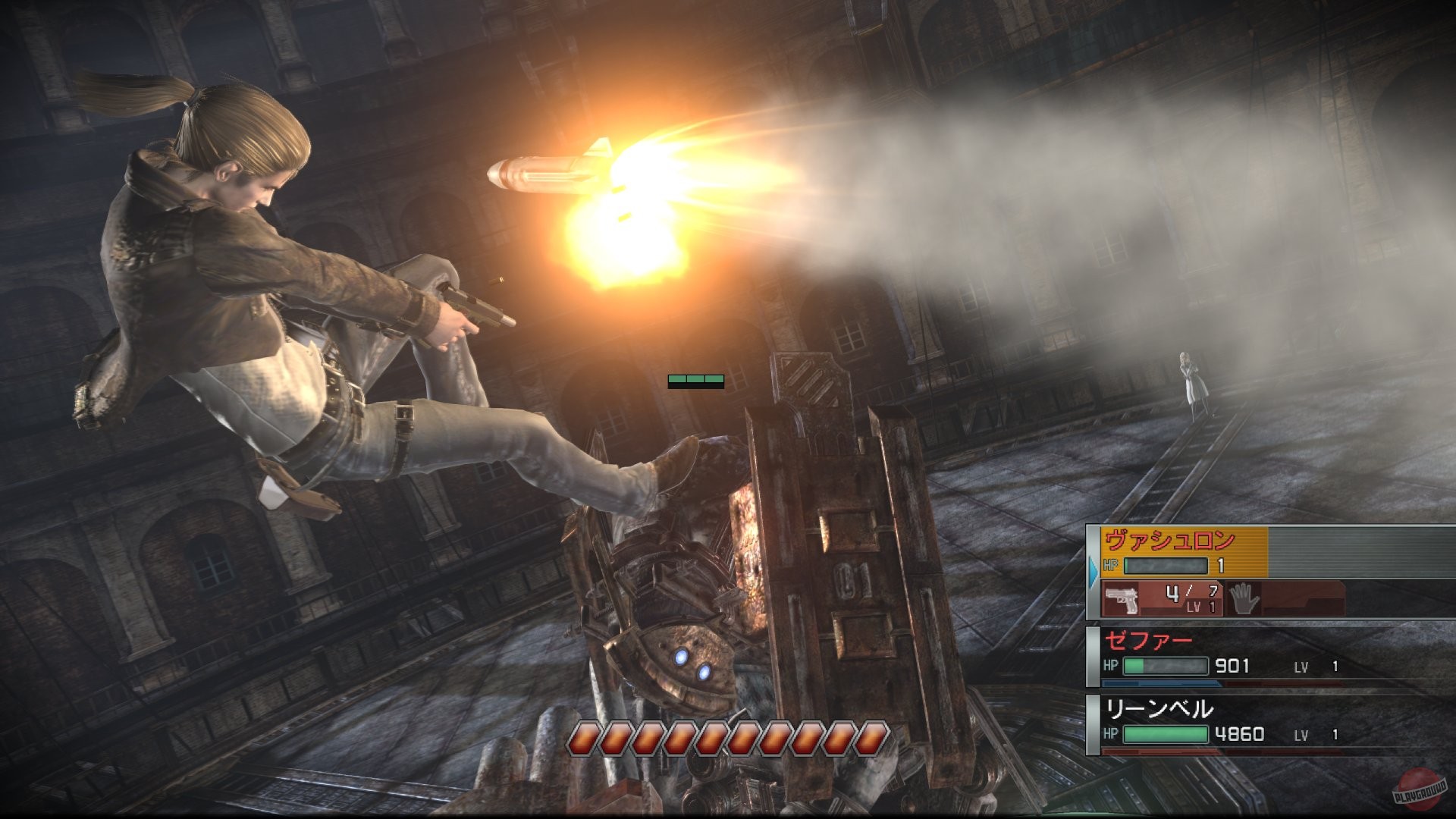This screenshot has width=1456, height=819.
Task: Click the empty hand slot icon
Action: [x=1244, y=599]
